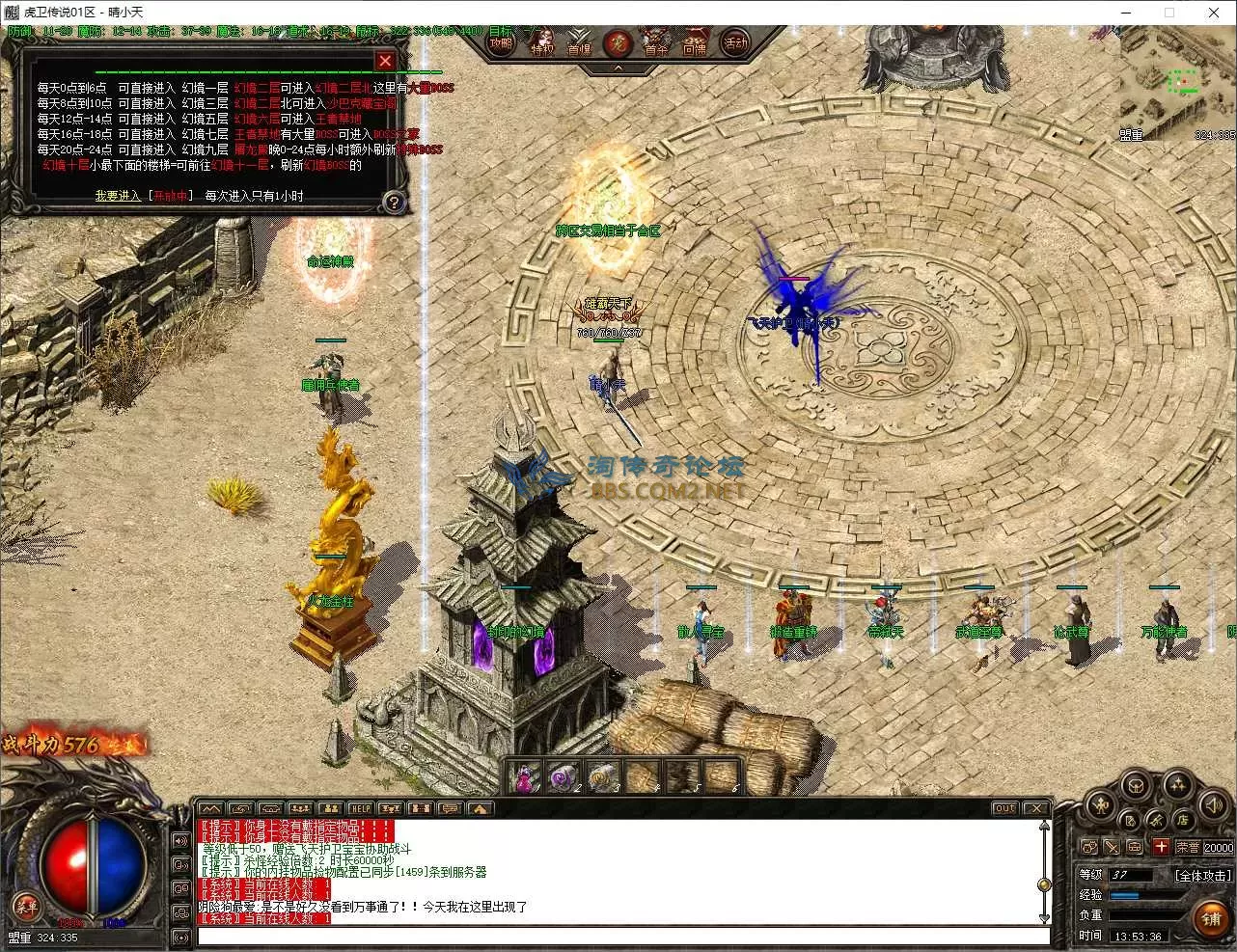Image resolution: width=1237 pixels, height=952 pixels.
Task: Maximize the game window
Action: coord(1169,13)
